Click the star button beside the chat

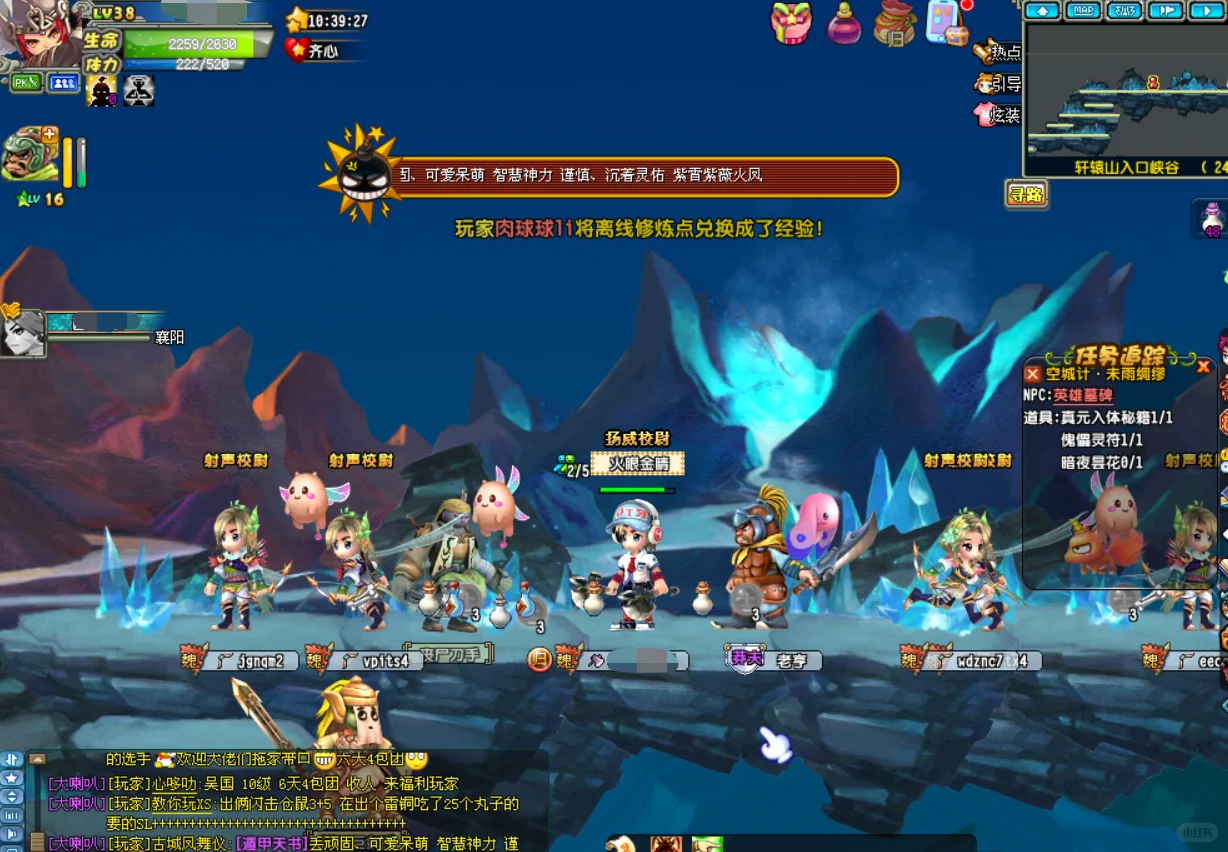pyautogui.click(x=11, y=777)
